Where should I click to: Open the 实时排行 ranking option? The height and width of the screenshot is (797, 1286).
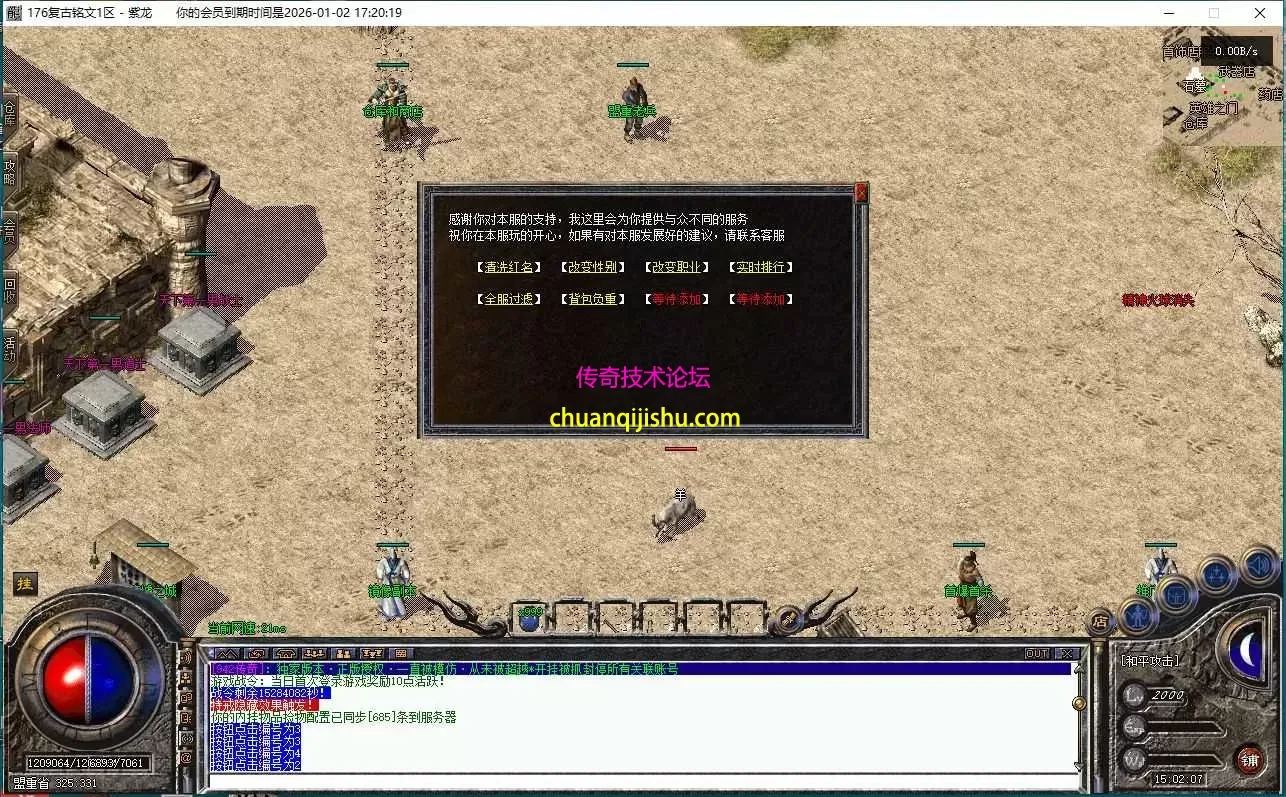[761, 267]
